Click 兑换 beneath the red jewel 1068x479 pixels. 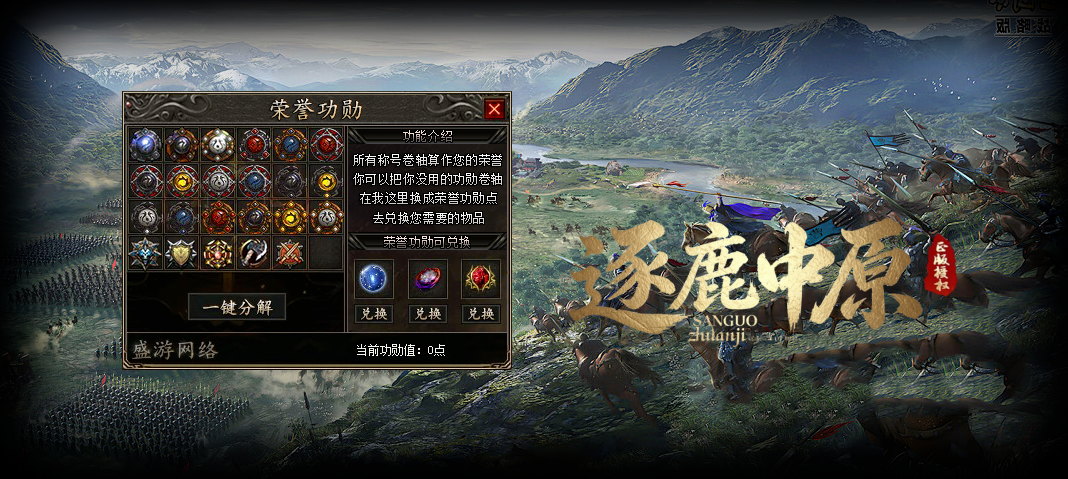(481, 313)
